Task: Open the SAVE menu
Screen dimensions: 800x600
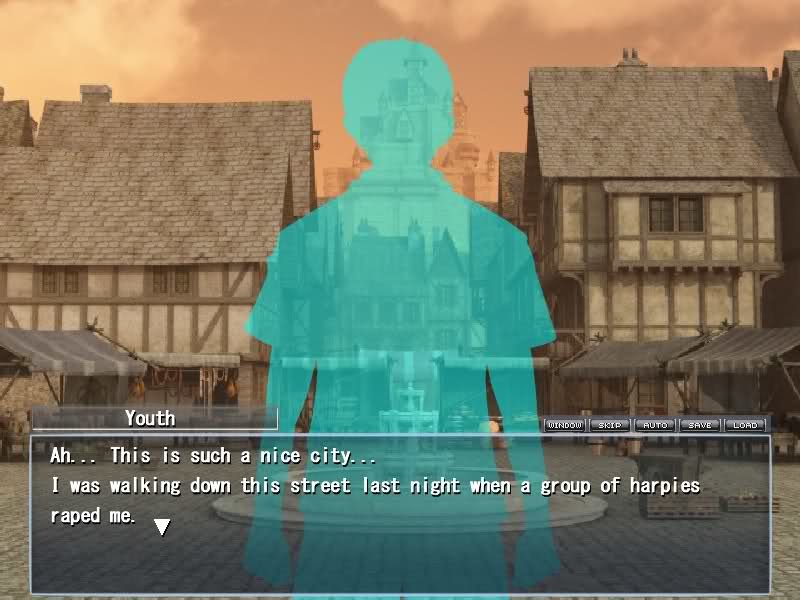Action: [x=700, y=425]
